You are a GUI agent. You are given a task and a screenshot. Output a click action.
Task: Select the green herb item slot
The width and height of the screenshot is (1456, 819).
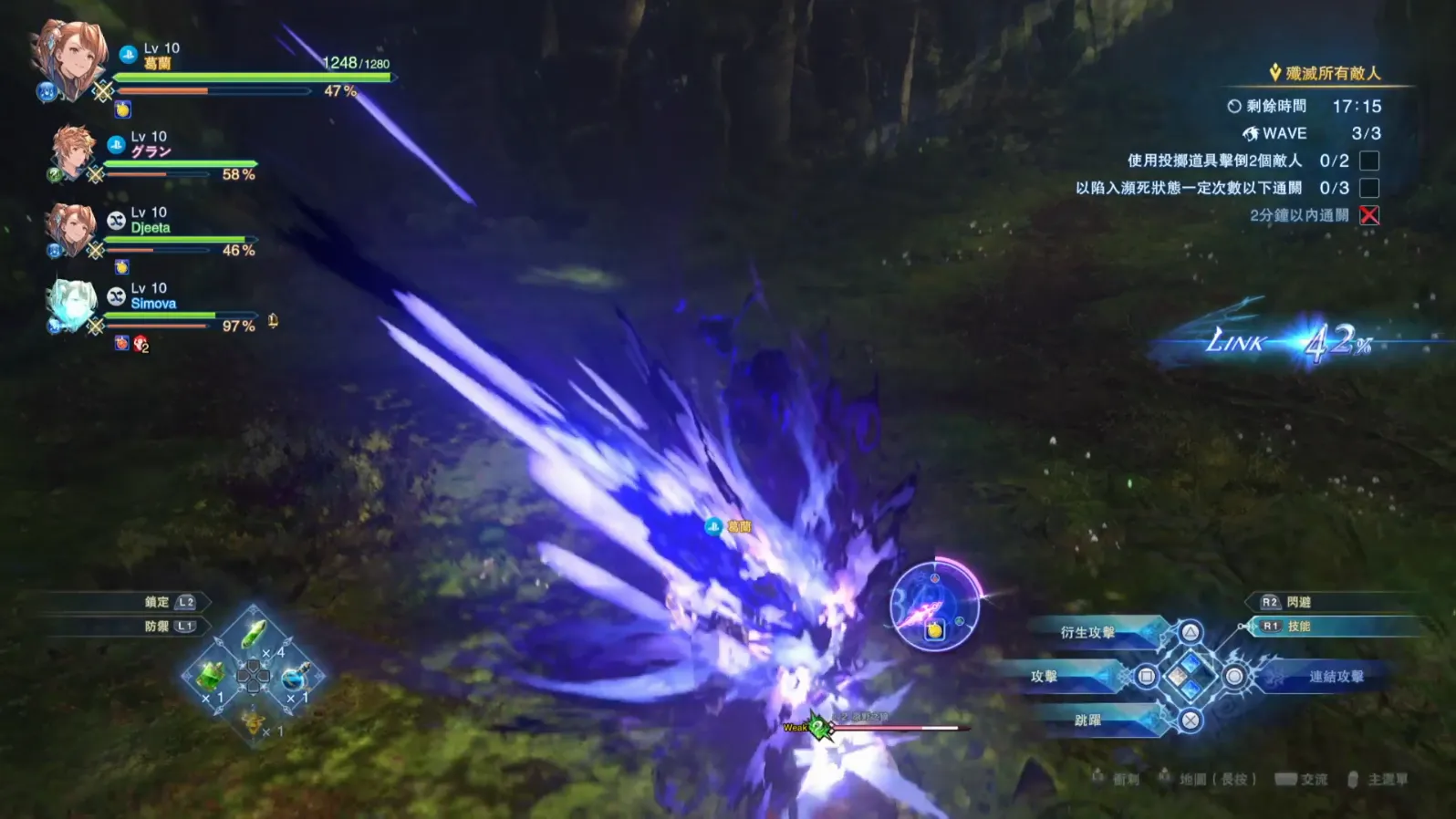[254, 634]
